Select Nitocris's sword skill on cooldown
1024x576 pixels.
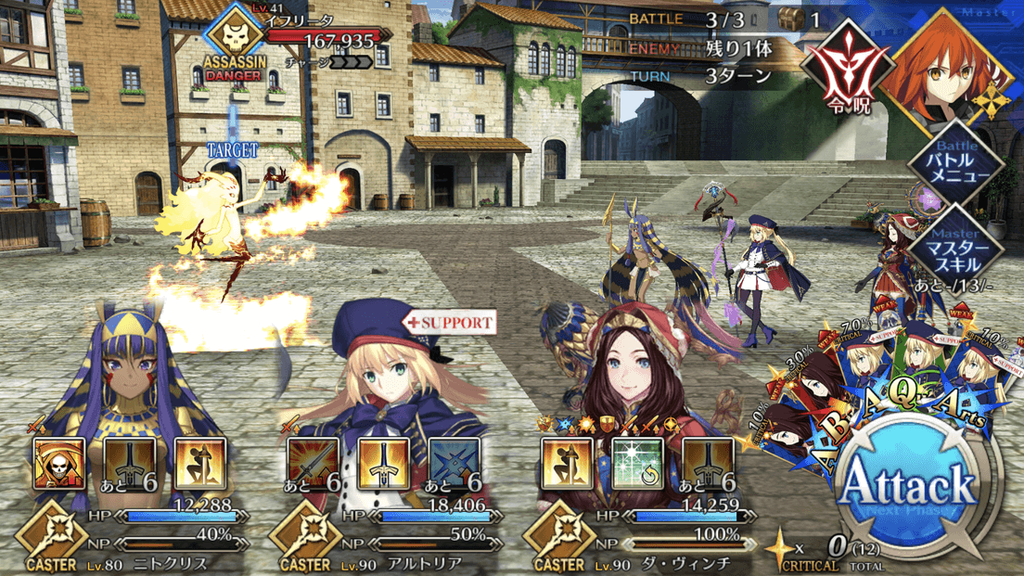coord(129,463)
